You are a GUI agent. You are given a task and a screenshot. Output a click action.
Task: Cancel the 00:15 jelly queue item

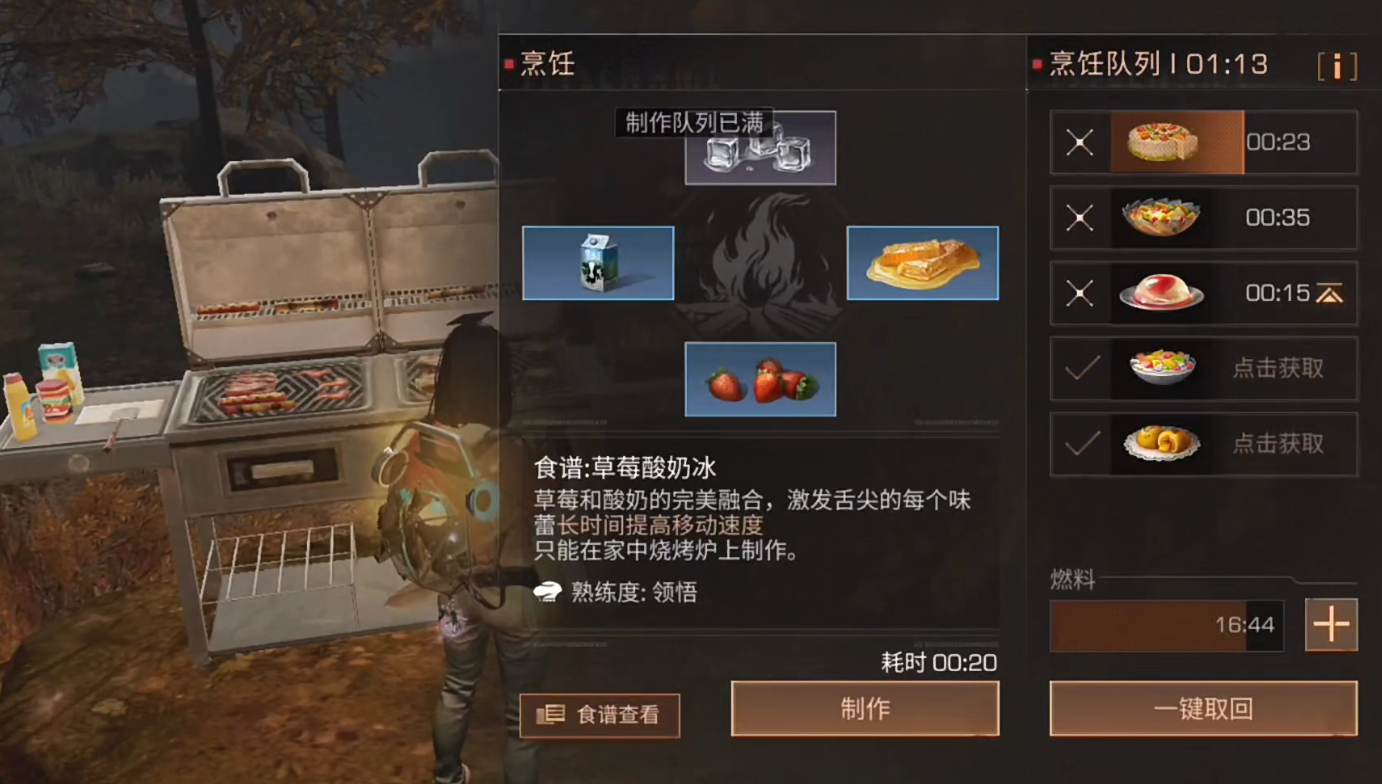coord(1079,293)
